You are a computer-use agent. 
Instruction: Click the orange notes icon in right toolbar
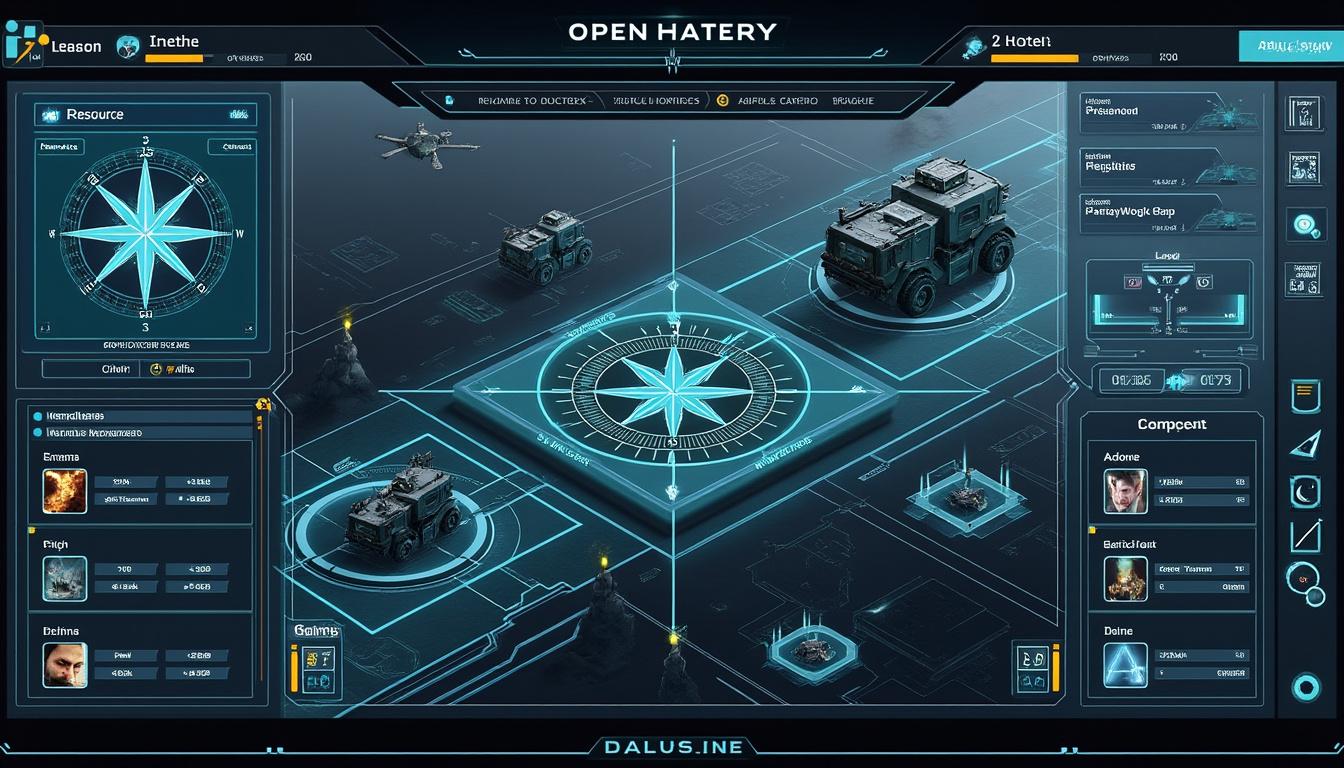(x=1302, y=394)
